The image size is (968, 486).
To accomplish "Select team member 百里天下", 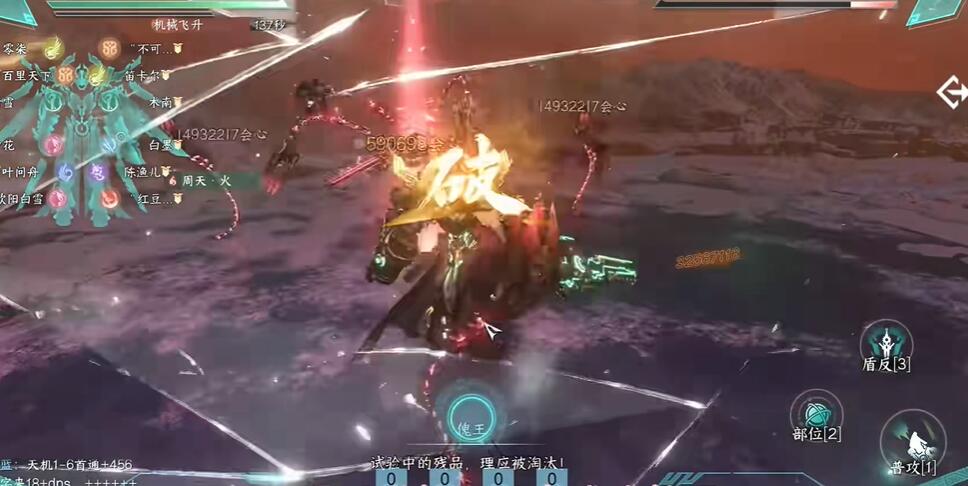I will 28,75.
